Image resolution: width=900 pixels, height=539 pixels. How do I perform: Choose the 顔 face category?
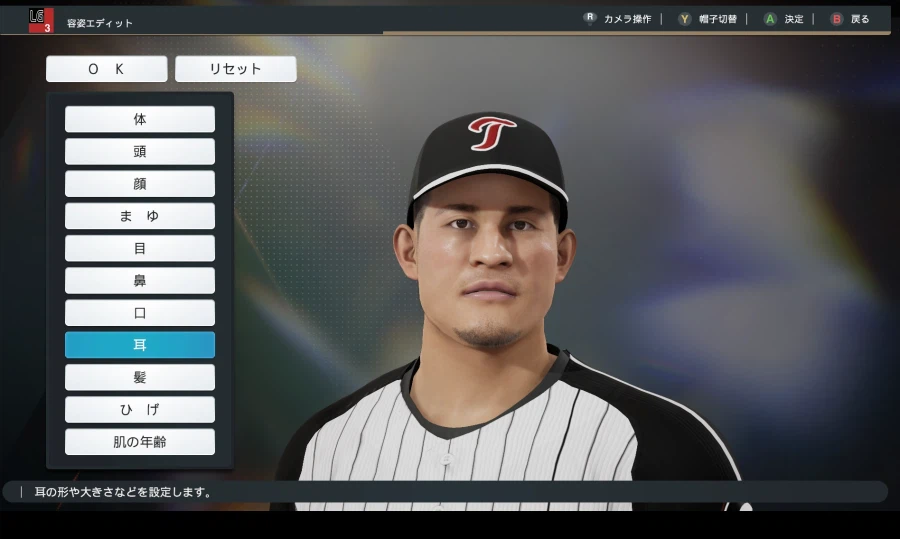(140, 184)
